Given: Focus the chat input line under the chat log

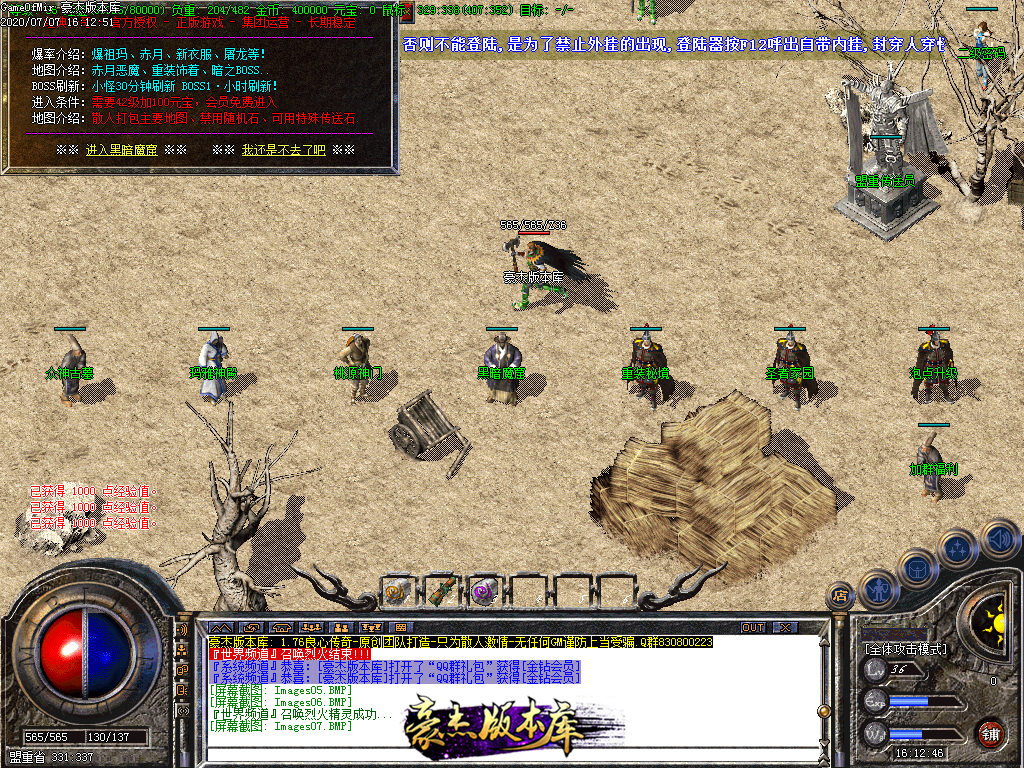Looking at the screenshot, I should click(500, 759).
